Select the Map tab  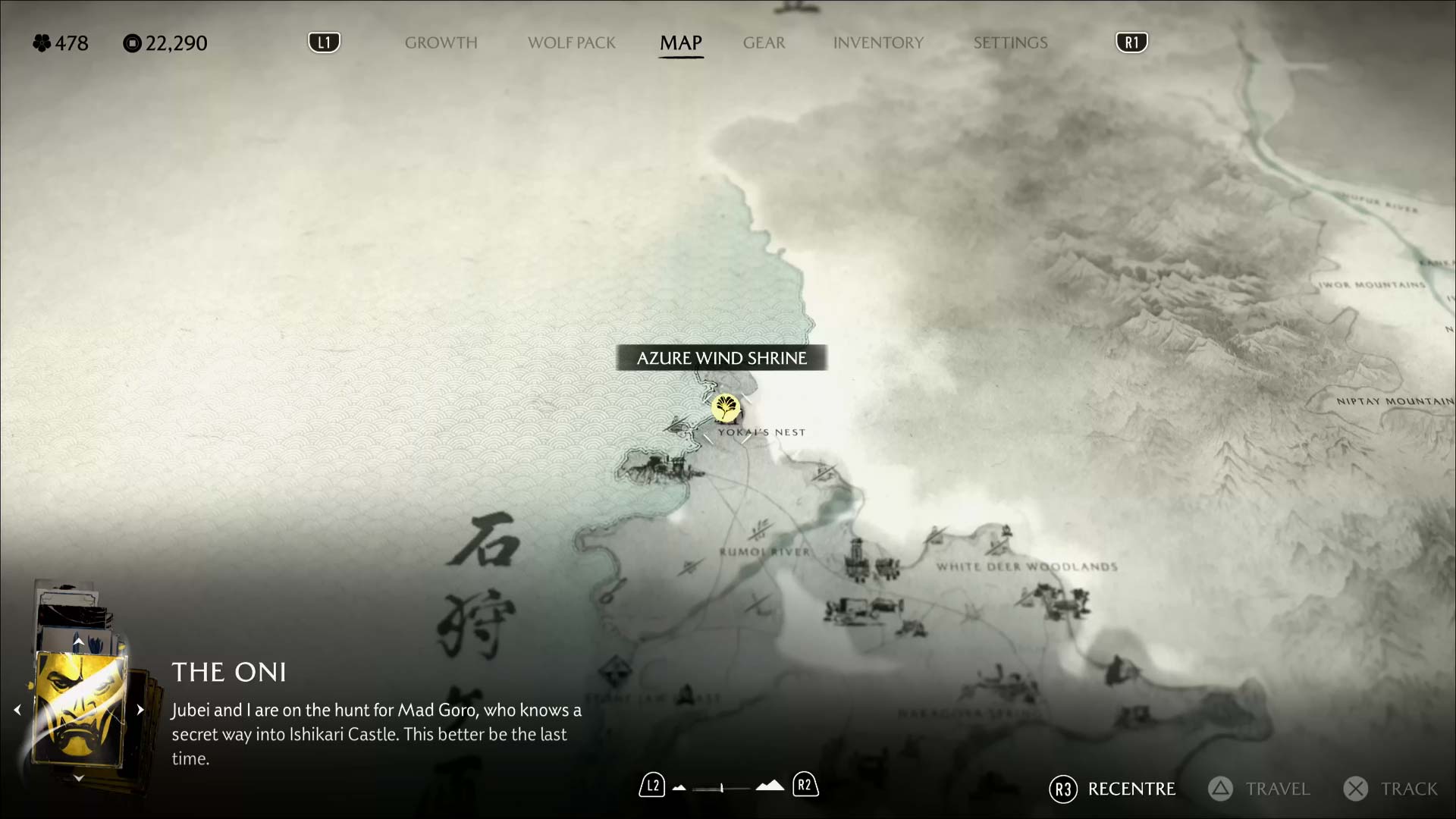tap(681, 43)
